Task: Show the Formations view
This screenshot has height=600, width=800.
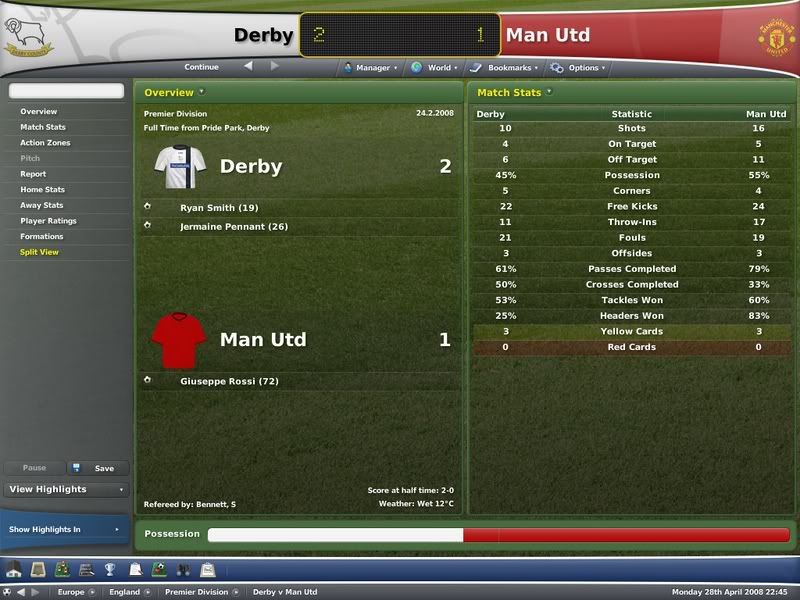Action: click(42, 237)
